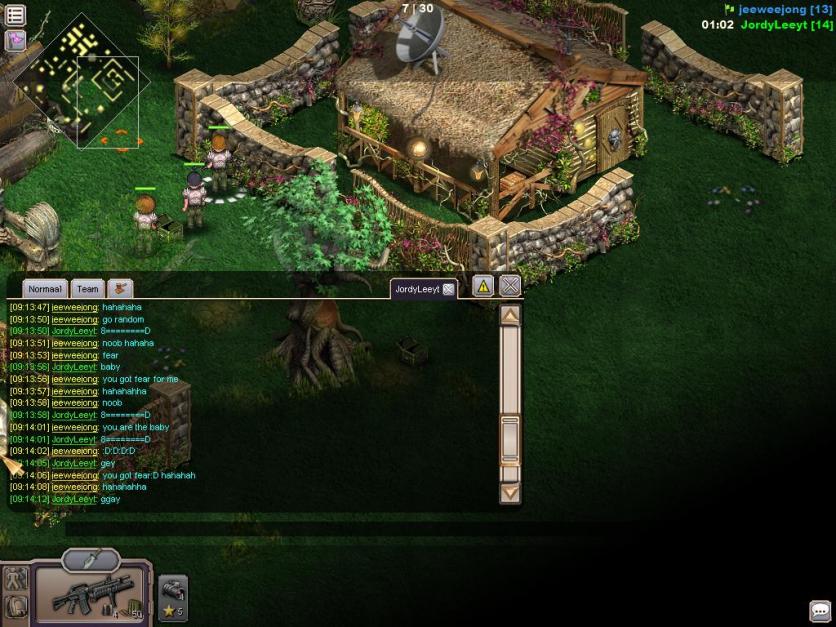Close the chat window
Image resolution: width=836 pixels, height=627 pixels.
[x=510, y=287]
